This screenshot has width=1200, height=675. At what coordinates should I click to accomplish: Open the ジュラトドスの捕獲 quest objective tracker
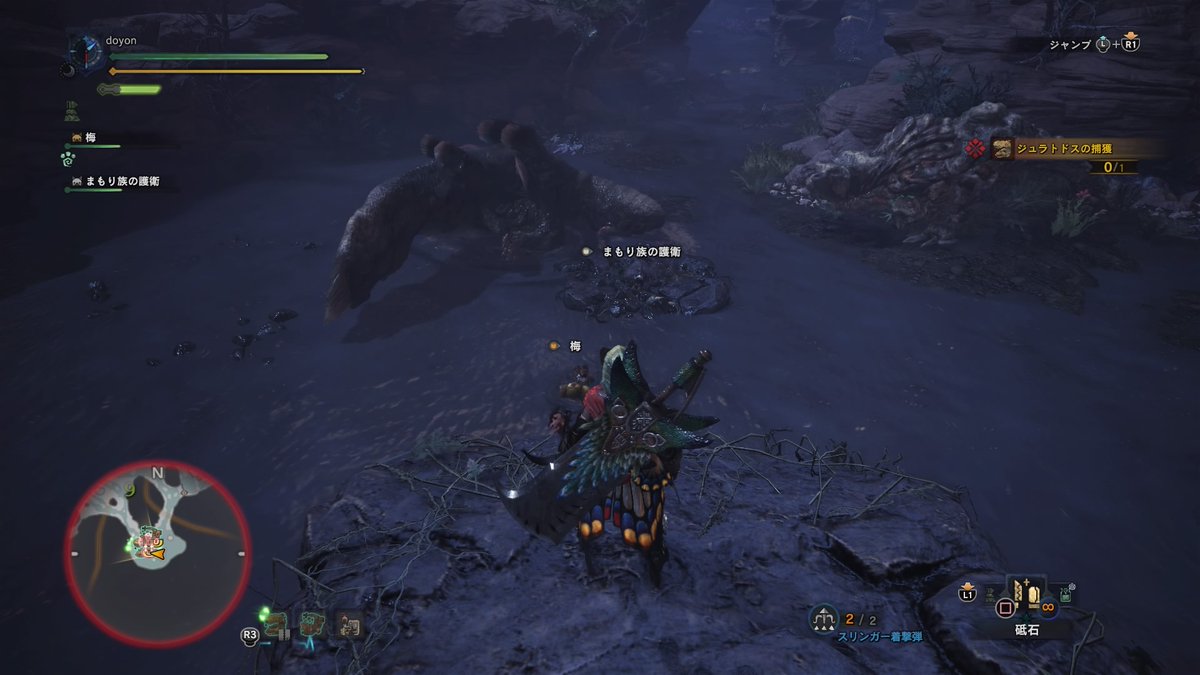pyautogui.click(x=1065, y=149)
